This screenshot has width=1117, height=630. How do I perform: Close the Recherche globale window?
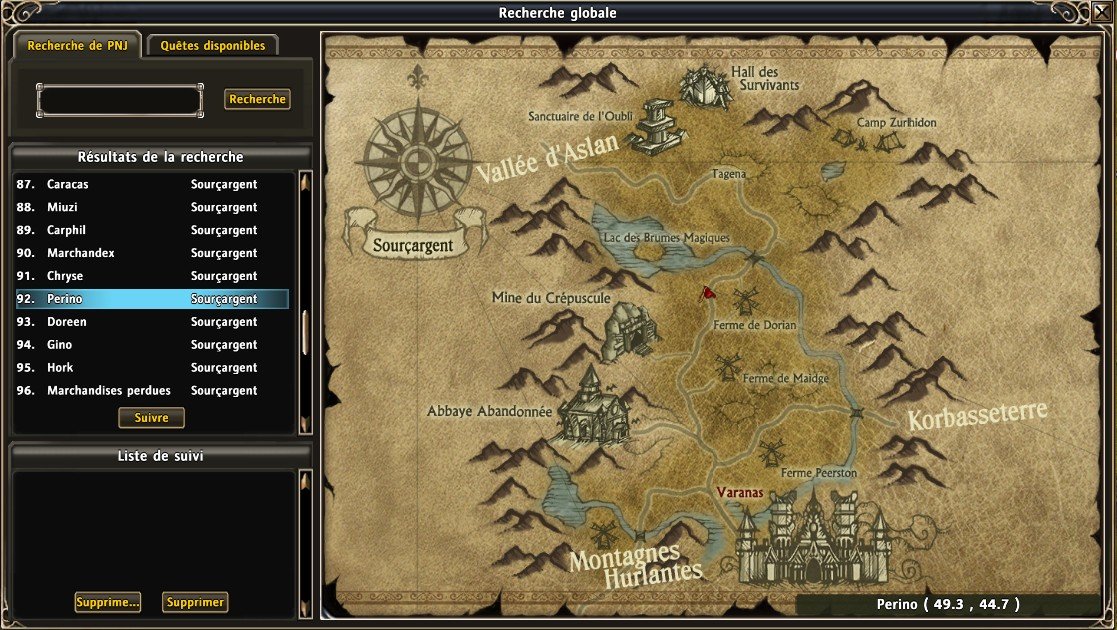(x=1102, y=12)
